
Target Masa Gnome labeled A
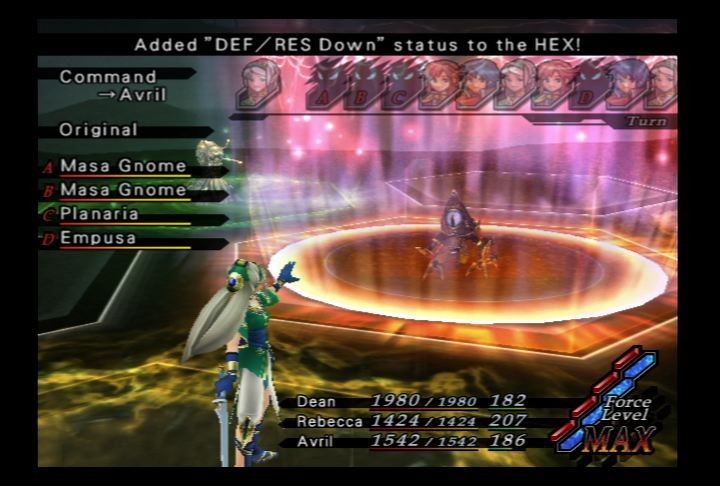click(123, 166)
